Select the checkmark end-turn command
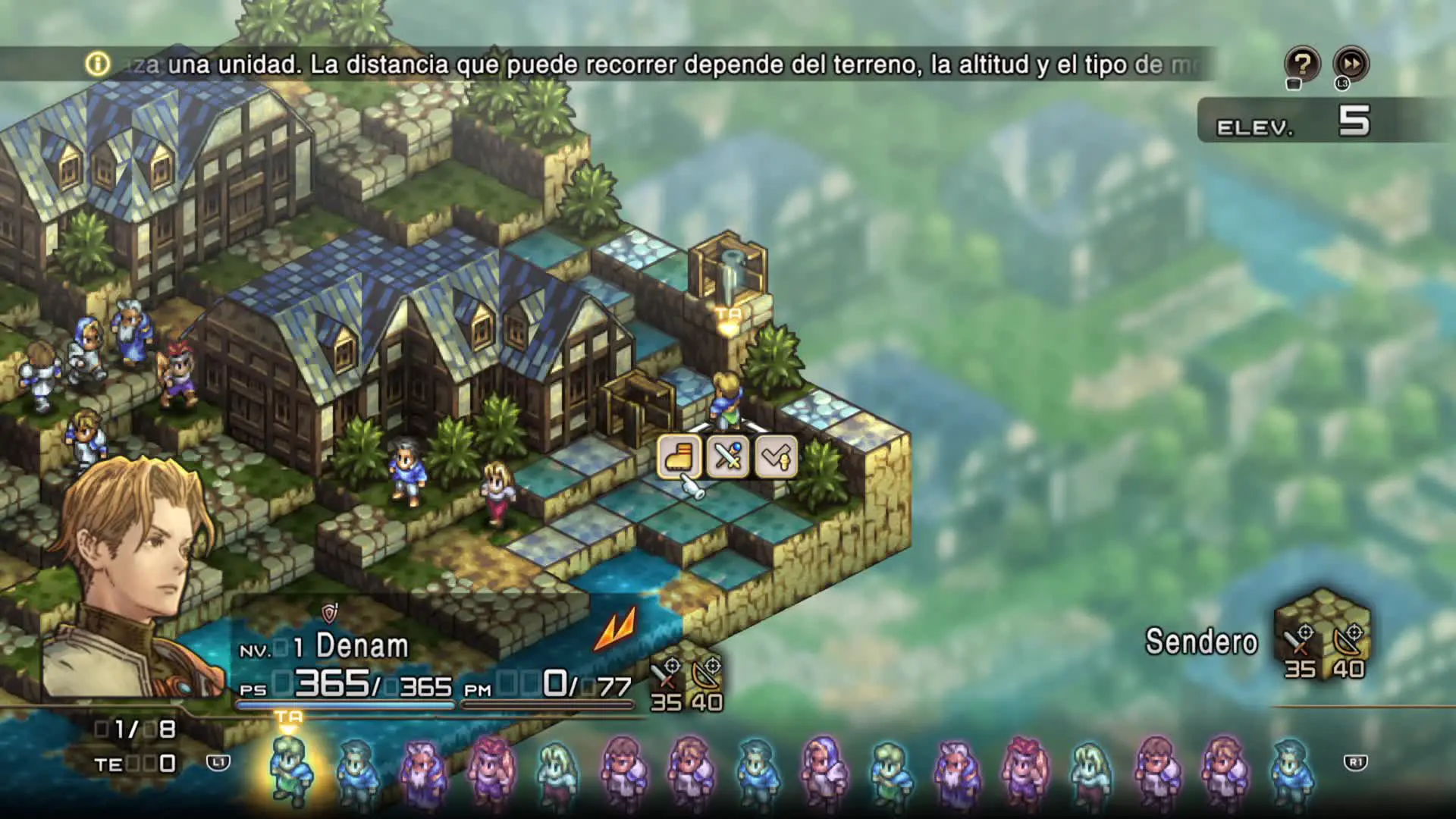Screen dimensions: 1456x819 click(776, 457)
